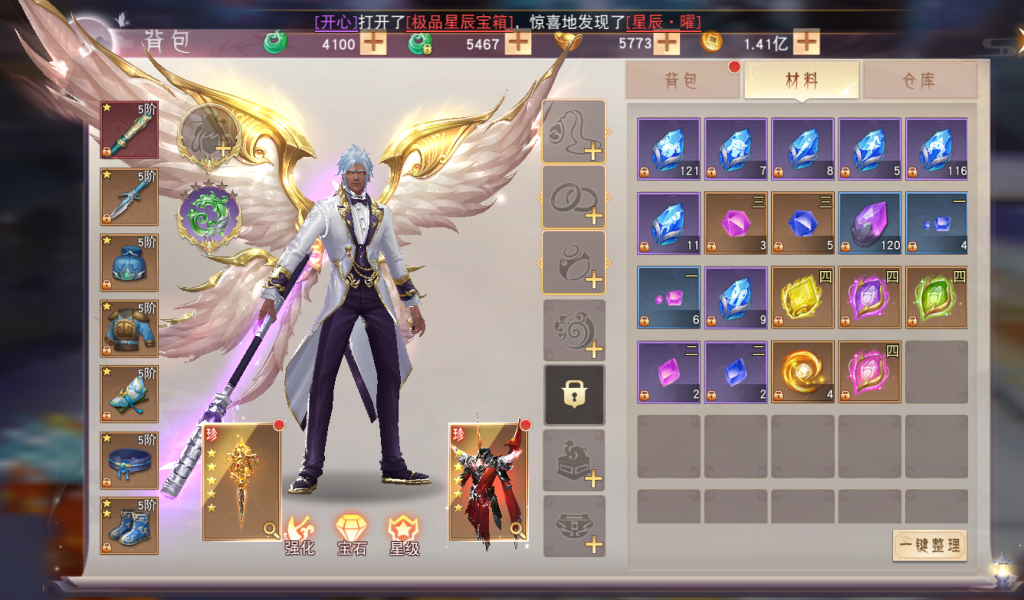Select the golden swirl orb item
Image resolution: width=1024 pixels, height=600 pixels.
(802, 371)
